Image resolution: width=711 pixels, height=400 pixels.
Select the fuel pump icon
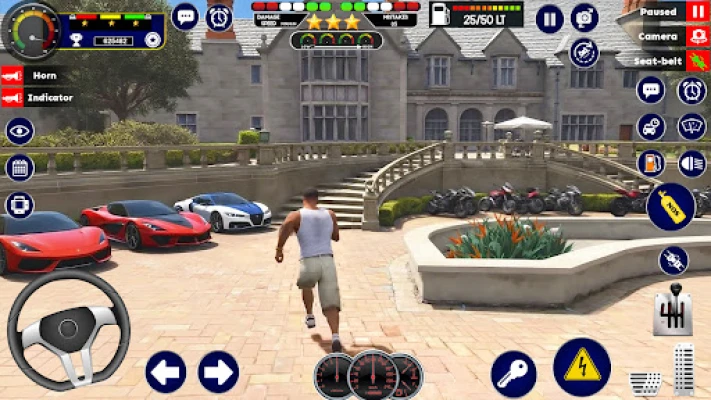(x=651, y=161)
